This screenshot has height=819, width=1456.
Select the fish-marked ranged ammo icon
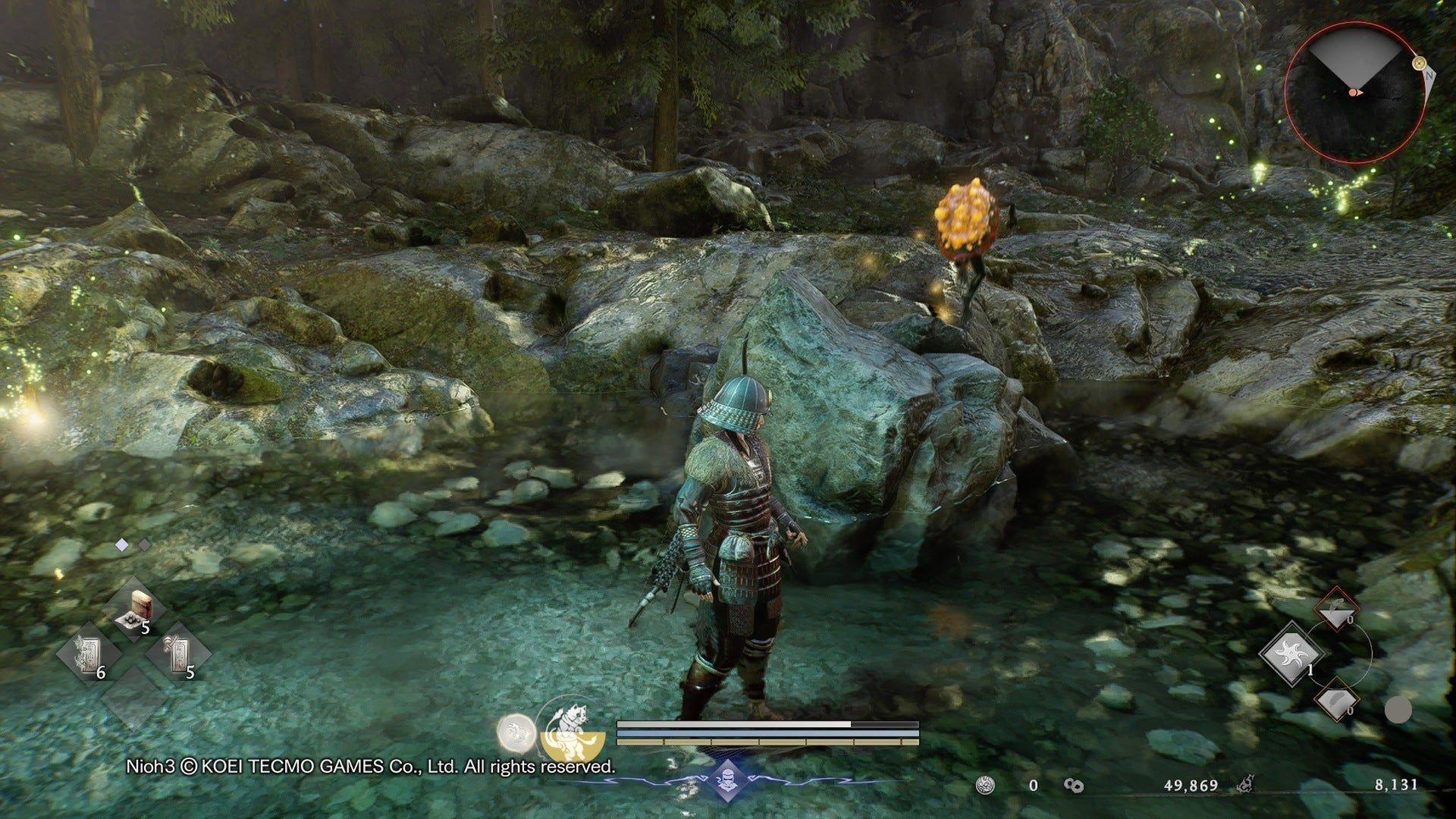point(1337,607)
